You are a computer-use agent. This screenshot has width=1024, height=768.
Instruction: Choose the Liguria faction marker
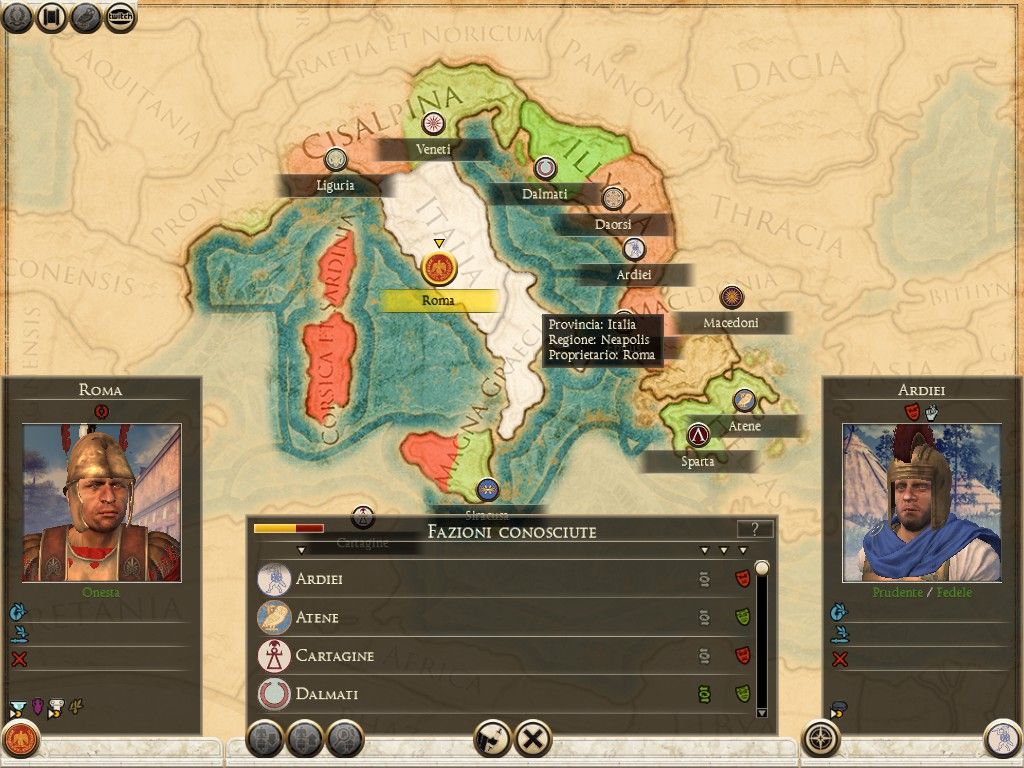click(336, 159)
